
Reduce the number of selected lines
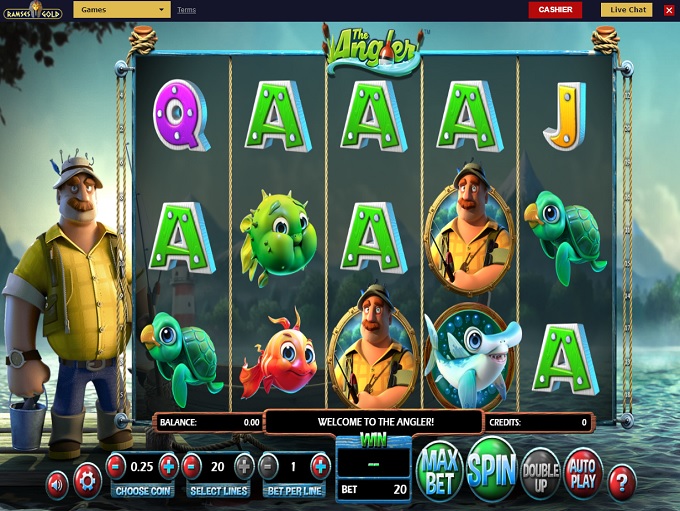(x=192, y=466)
